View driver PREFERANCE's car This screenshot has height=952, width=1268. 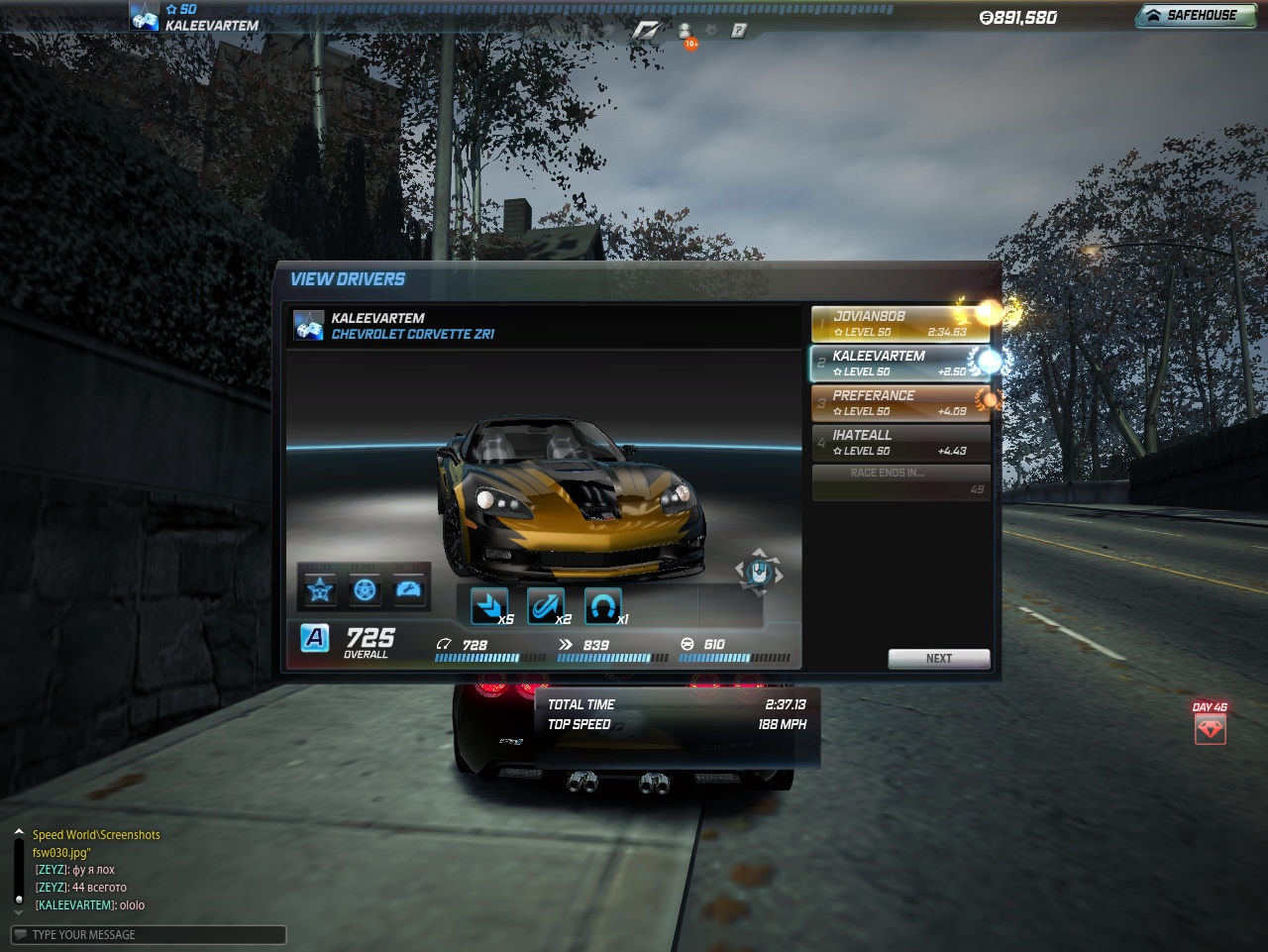(x=899, y=403)
